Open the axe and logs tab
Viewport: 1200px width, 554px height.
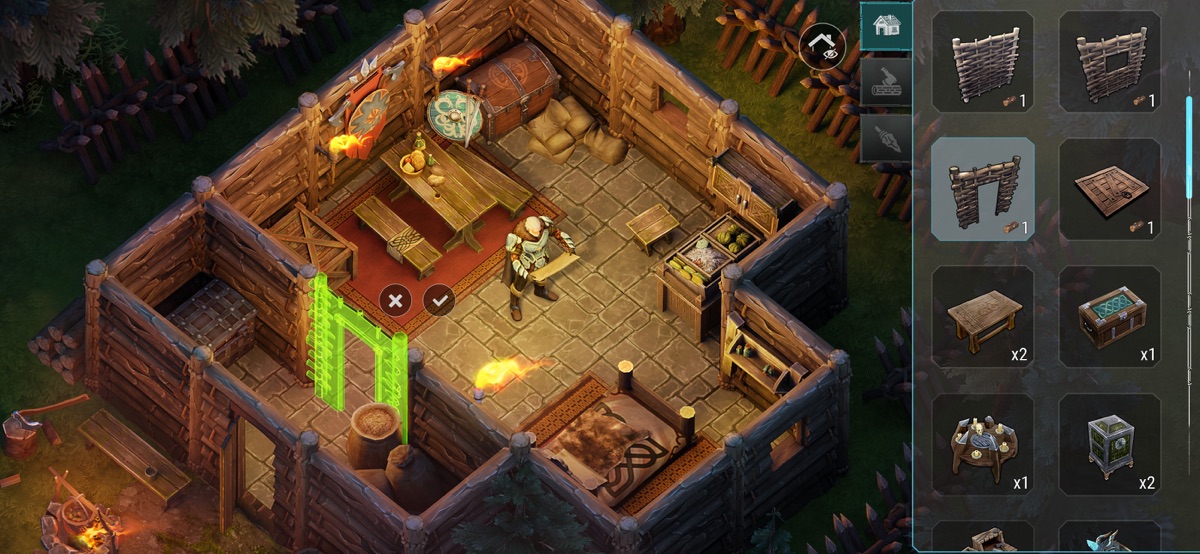click(x=886, y=79)
